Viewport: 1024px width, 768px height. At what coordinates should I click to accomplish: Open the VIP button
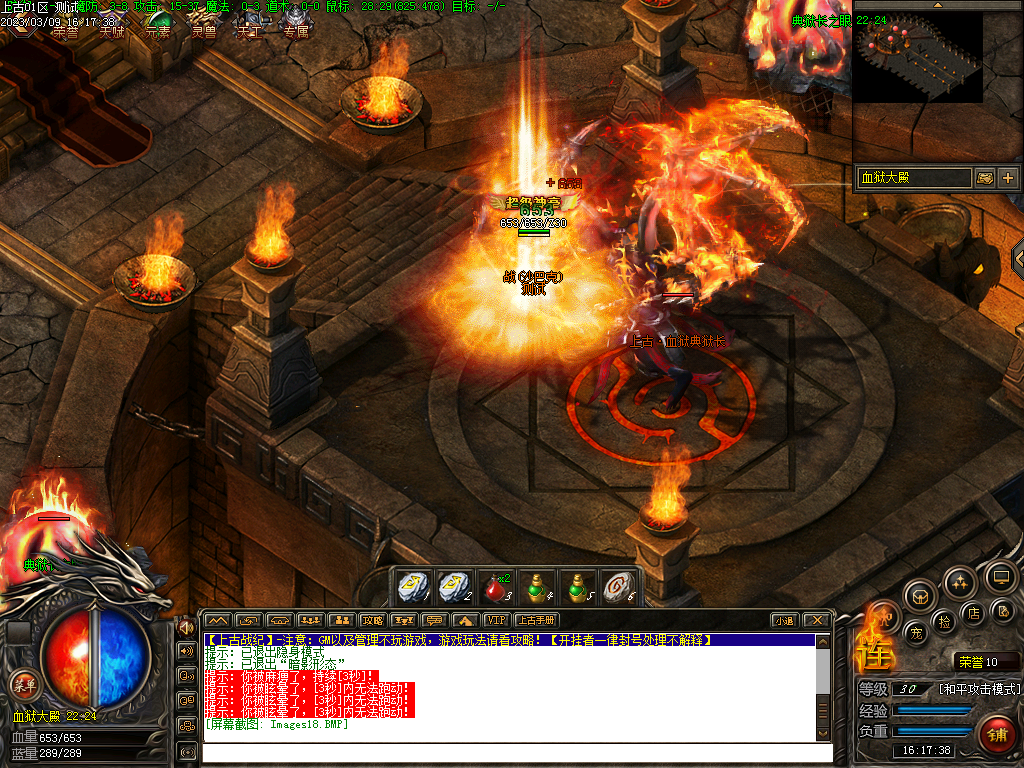[496, 620]
